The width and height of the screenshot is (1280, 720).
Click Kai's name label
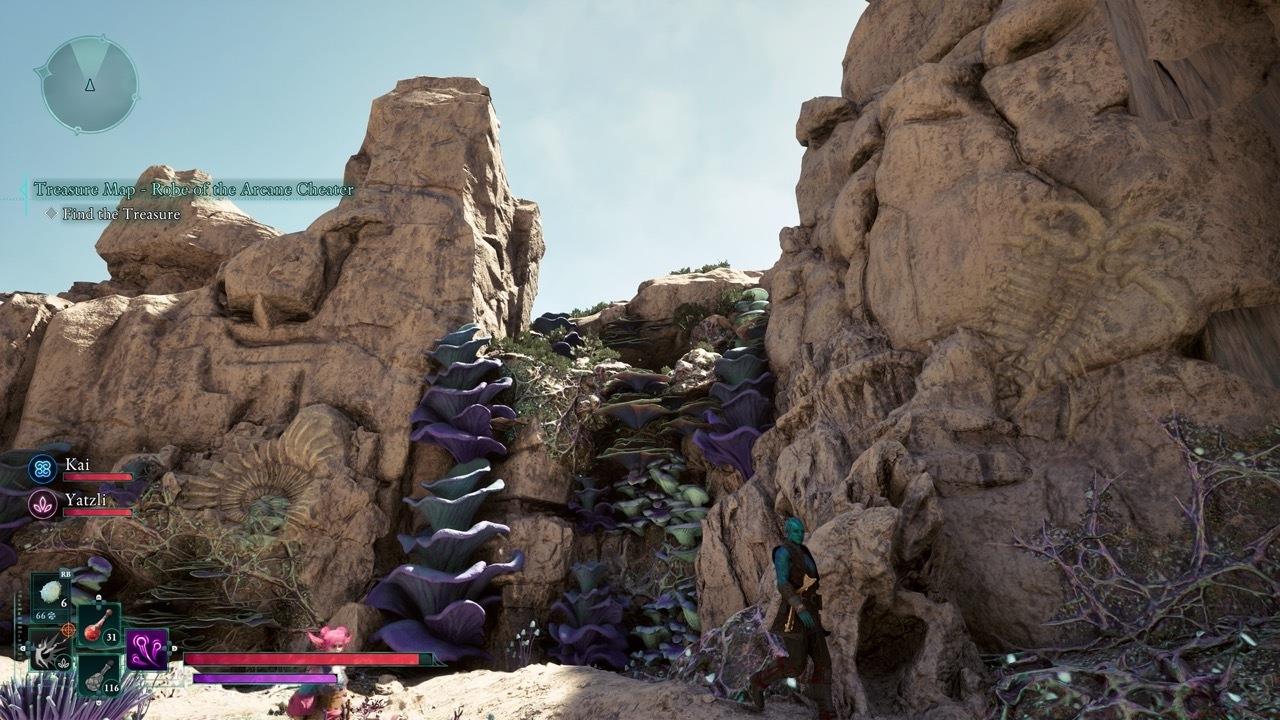[x=78, y=464]
